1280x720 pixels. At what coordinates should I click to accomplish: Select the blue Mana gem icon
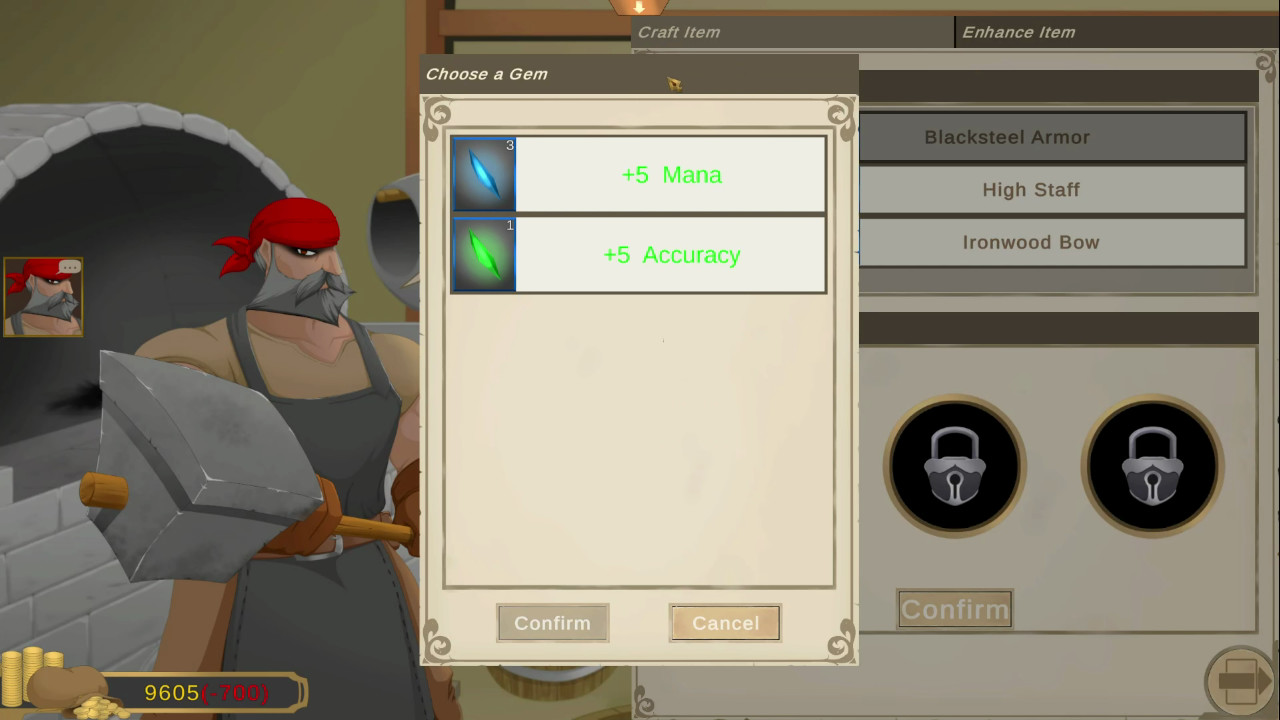[x=484, y=174]
